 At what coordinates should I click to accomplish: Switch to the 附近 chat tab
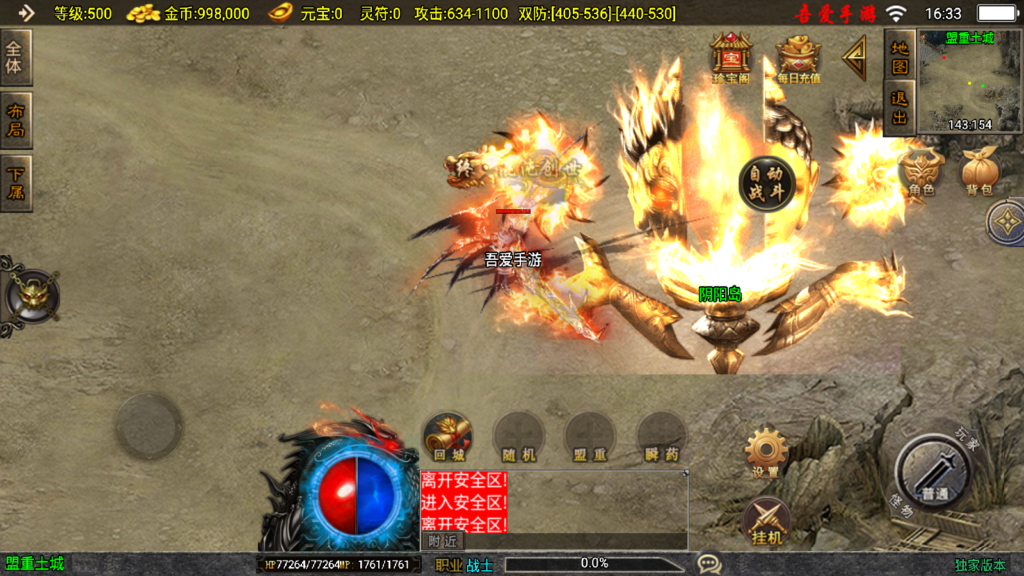click(x=442, y=540)
